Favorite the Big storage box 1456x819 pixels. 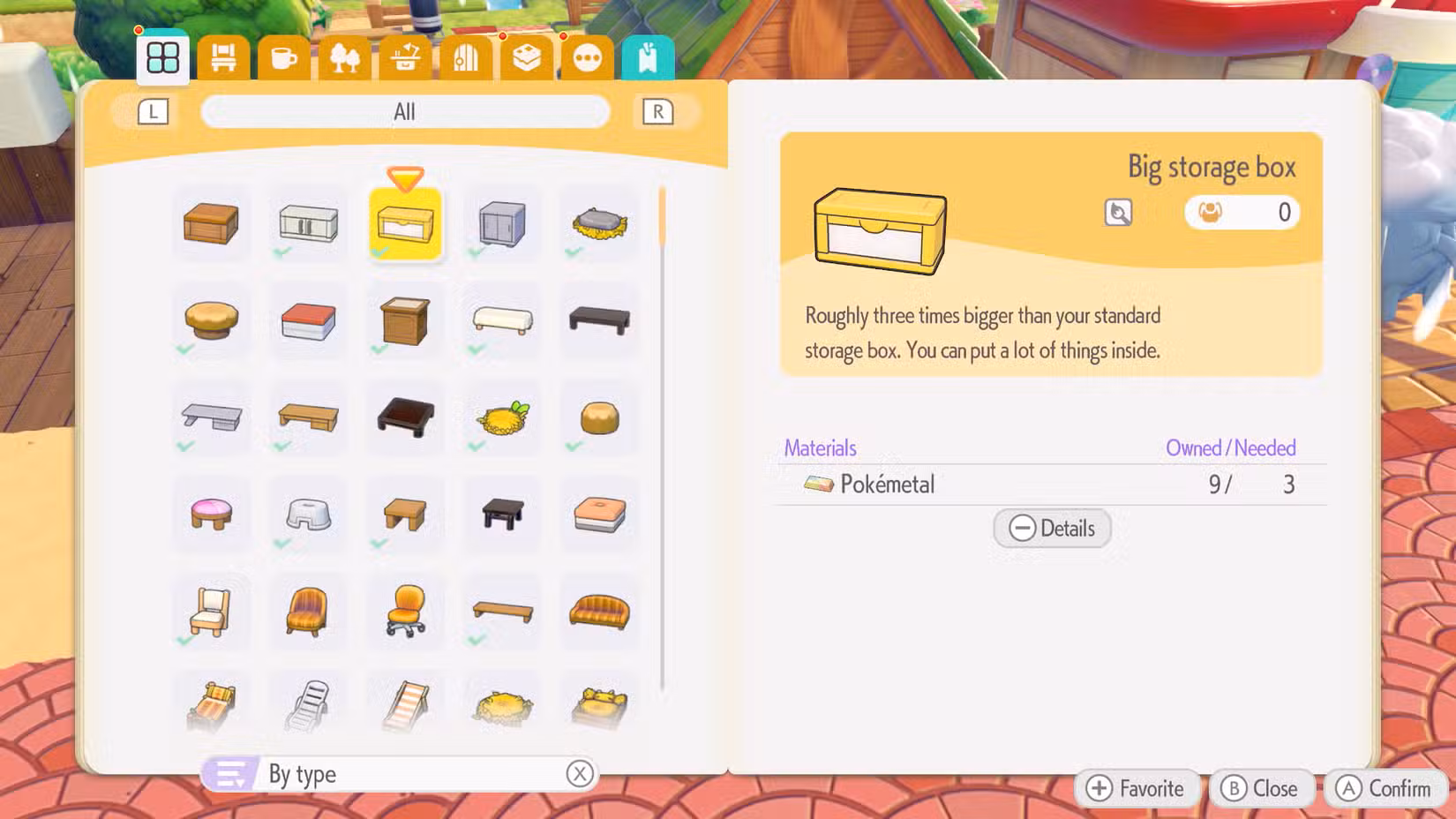pyautogui.click(x=1137, y=788)
